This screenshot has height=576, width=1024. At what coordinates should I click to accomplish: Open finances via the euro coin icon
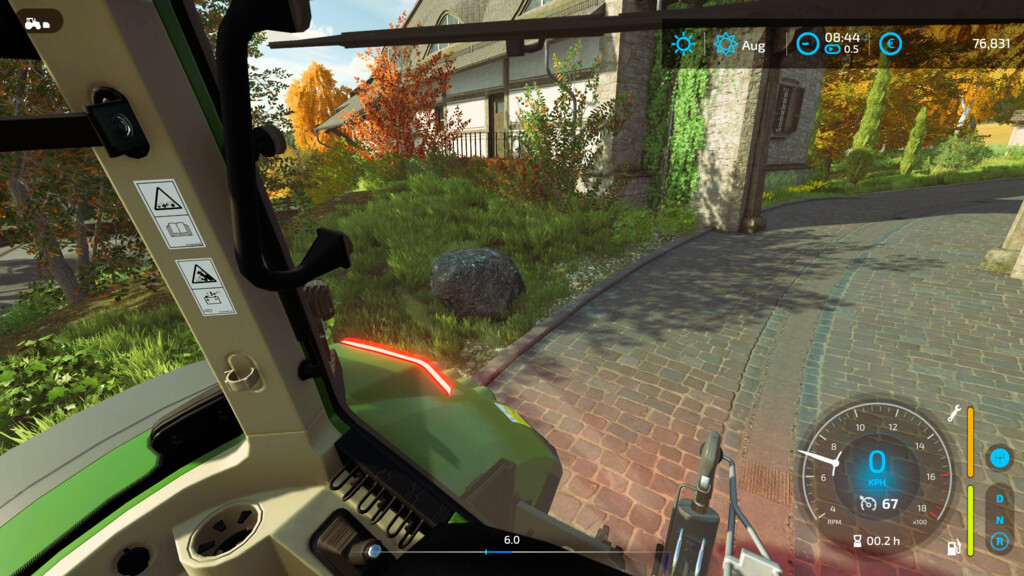click(x=889, y=44)
